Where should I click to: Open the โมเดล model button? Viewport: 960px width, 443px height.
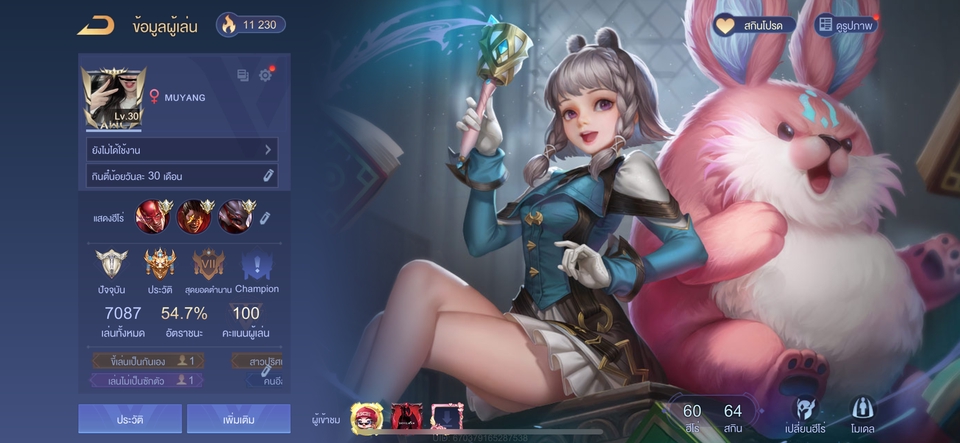863,416
